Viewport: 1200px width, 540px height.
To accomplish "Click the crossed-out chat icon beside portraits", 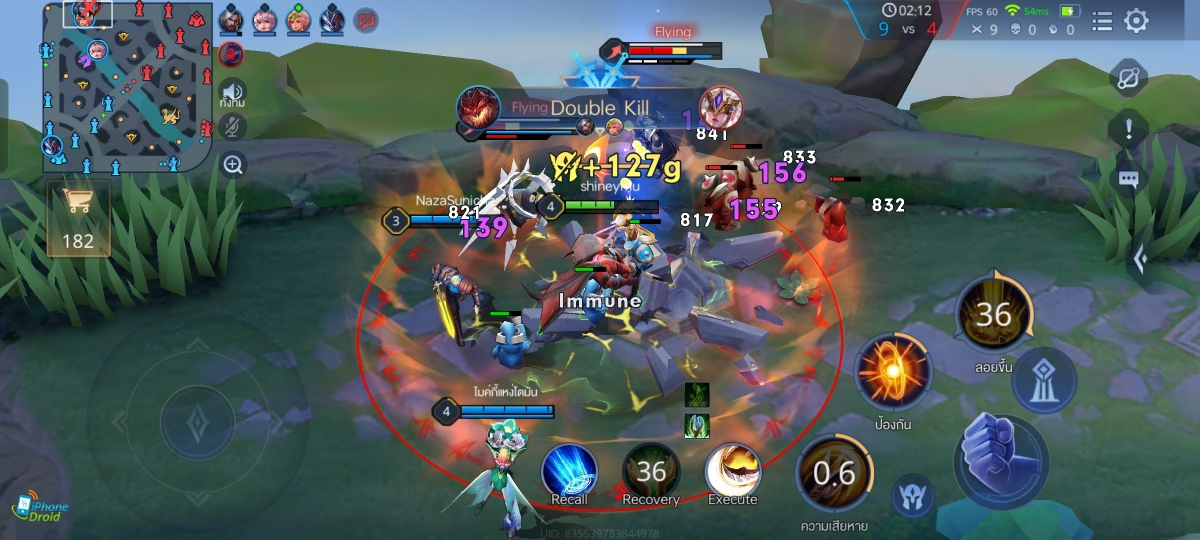I will (367, 19).
